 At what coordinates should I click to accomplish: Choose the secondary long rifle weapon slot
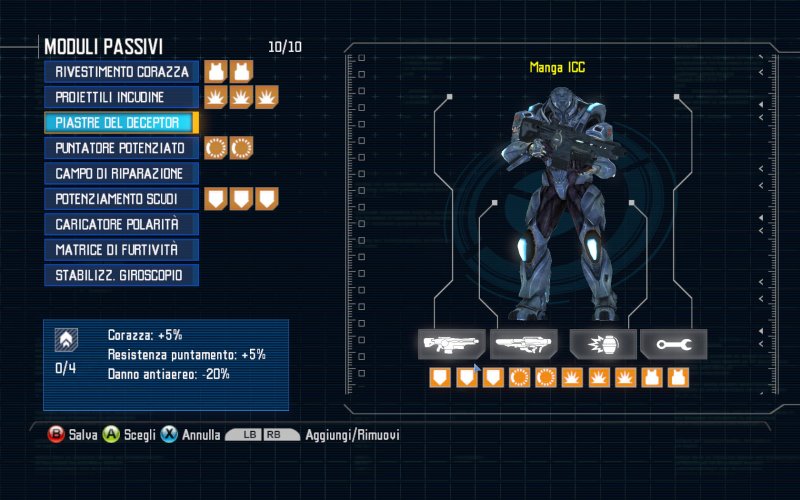coord(525,344)
